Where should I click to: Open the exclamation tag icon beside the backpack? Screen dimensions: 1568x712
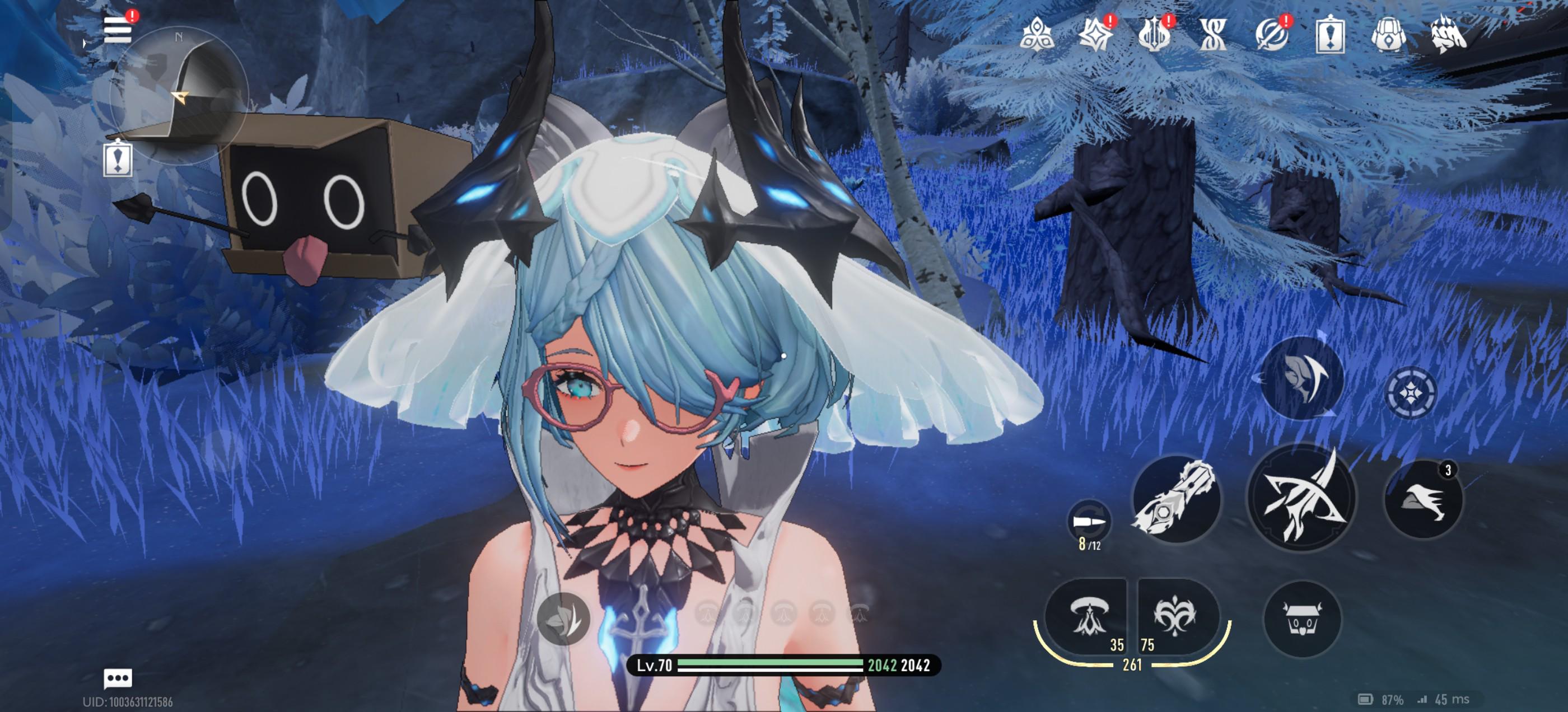1330,35
